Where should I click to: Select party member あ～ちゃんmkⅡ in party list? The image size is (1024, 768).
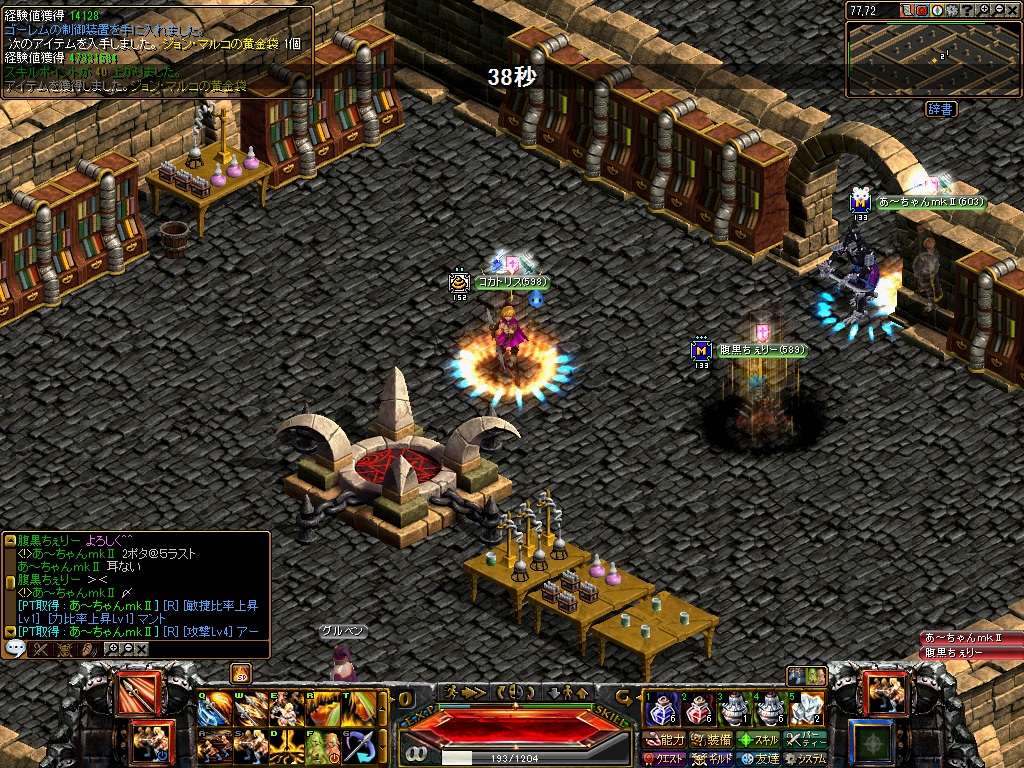pyautogui.click(x=970, y=638)
